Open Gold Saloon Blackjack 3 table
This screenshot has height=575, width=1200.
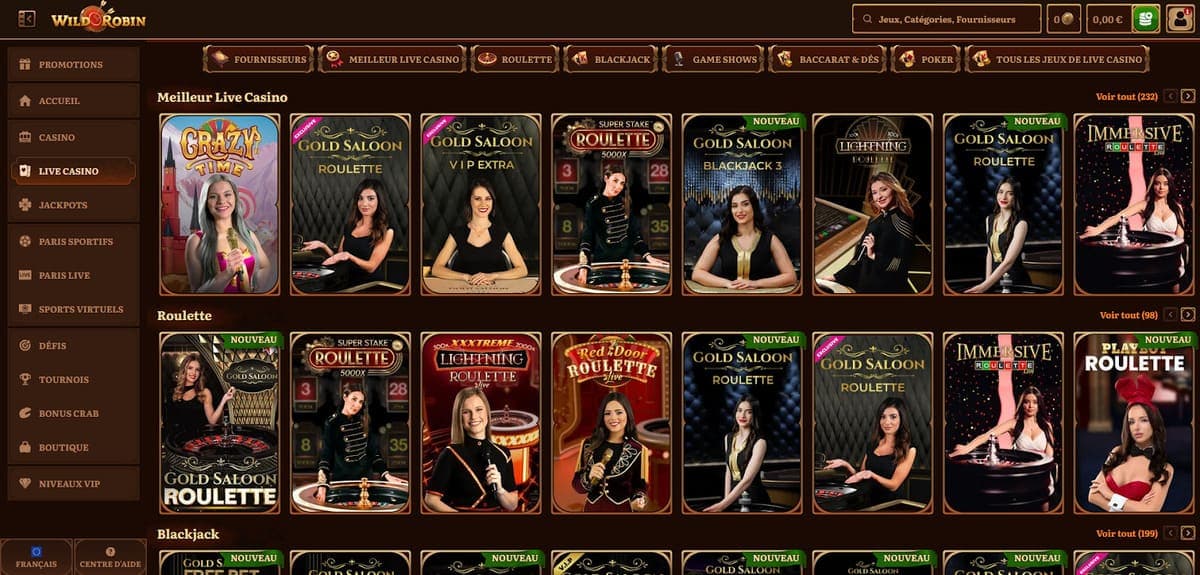(x=742, y=205)
